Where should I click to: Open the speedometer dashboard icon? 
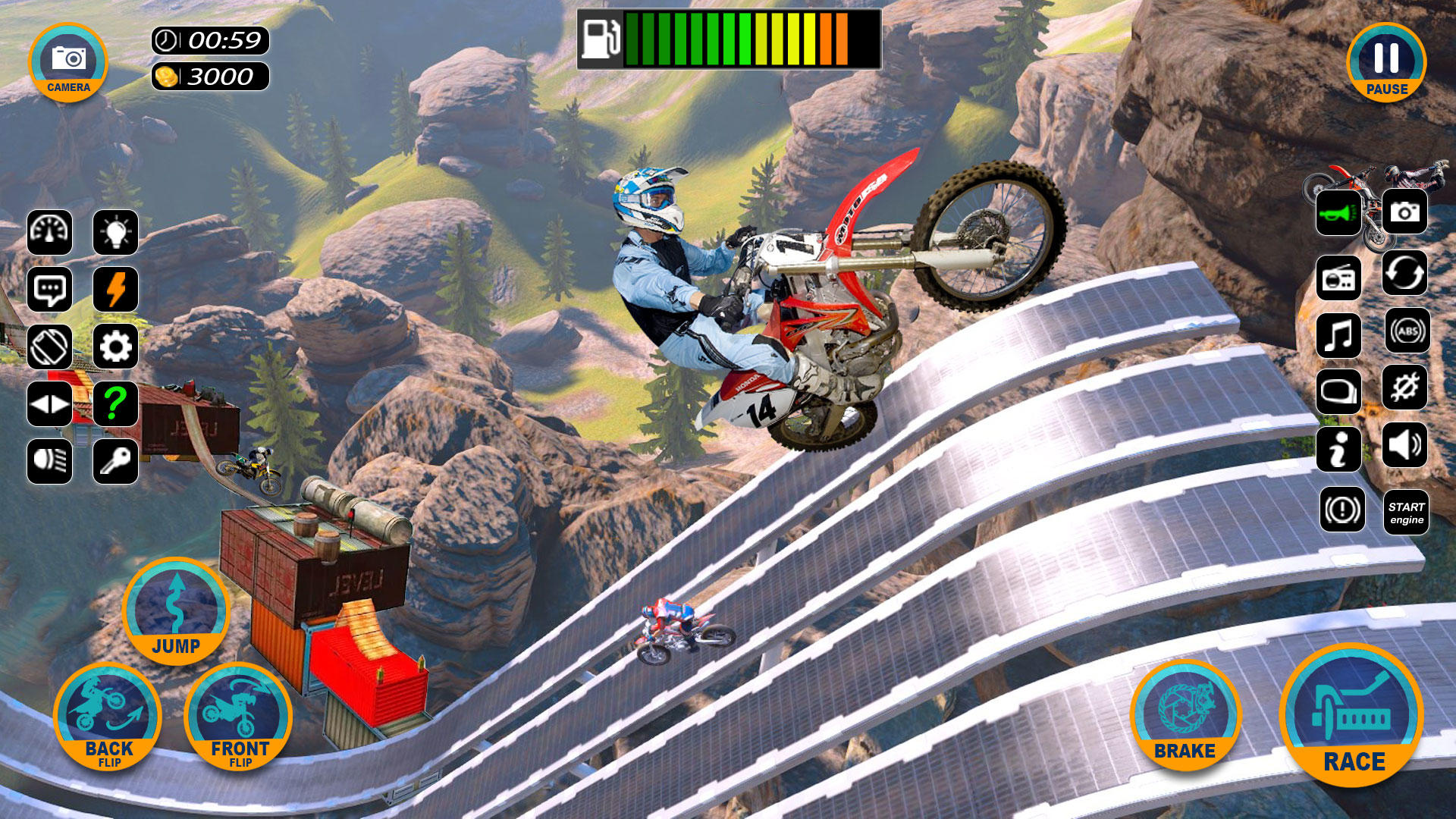tap(49, 233)
